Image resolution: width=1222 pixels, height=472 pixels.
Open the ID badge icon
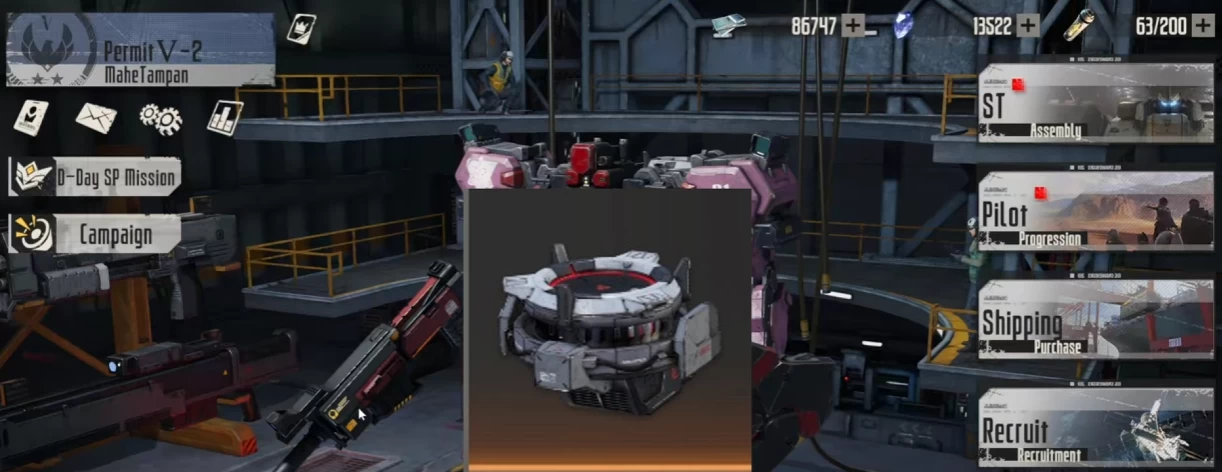click(30, 117)
